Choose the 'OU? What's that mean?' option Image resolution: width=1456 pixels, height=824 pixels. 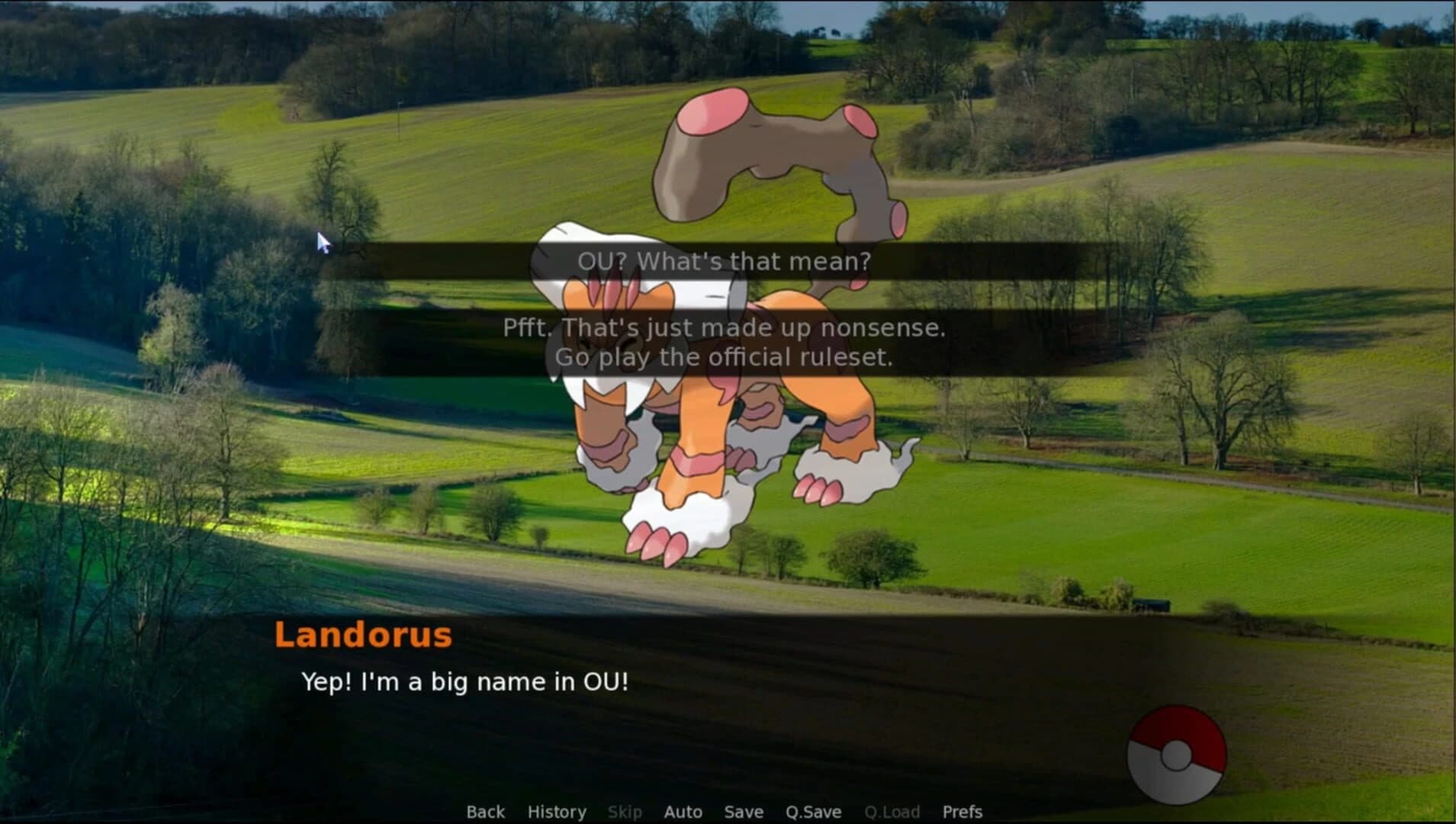pyautogui.click(x=723, y=262)
